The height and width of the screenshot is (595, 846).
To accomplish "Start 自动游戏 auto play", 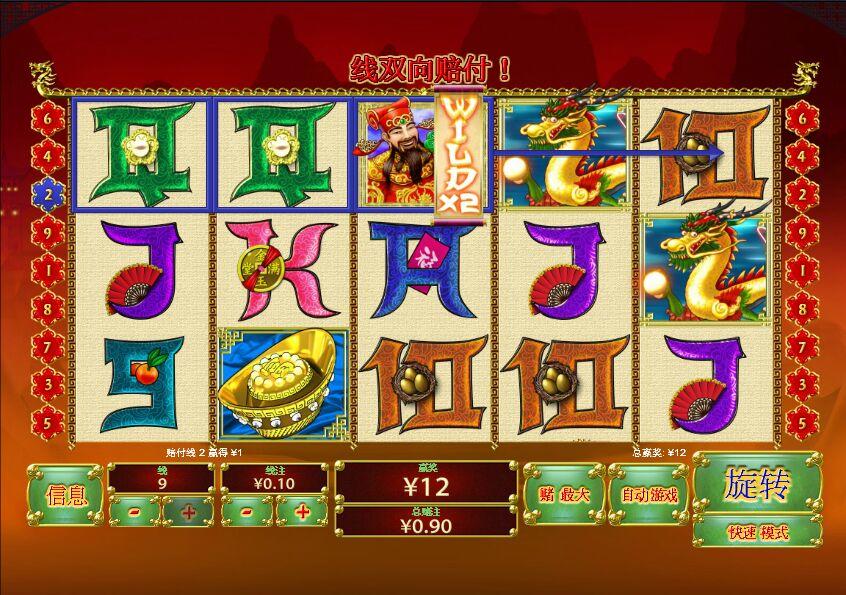I will tap(649, 494).
